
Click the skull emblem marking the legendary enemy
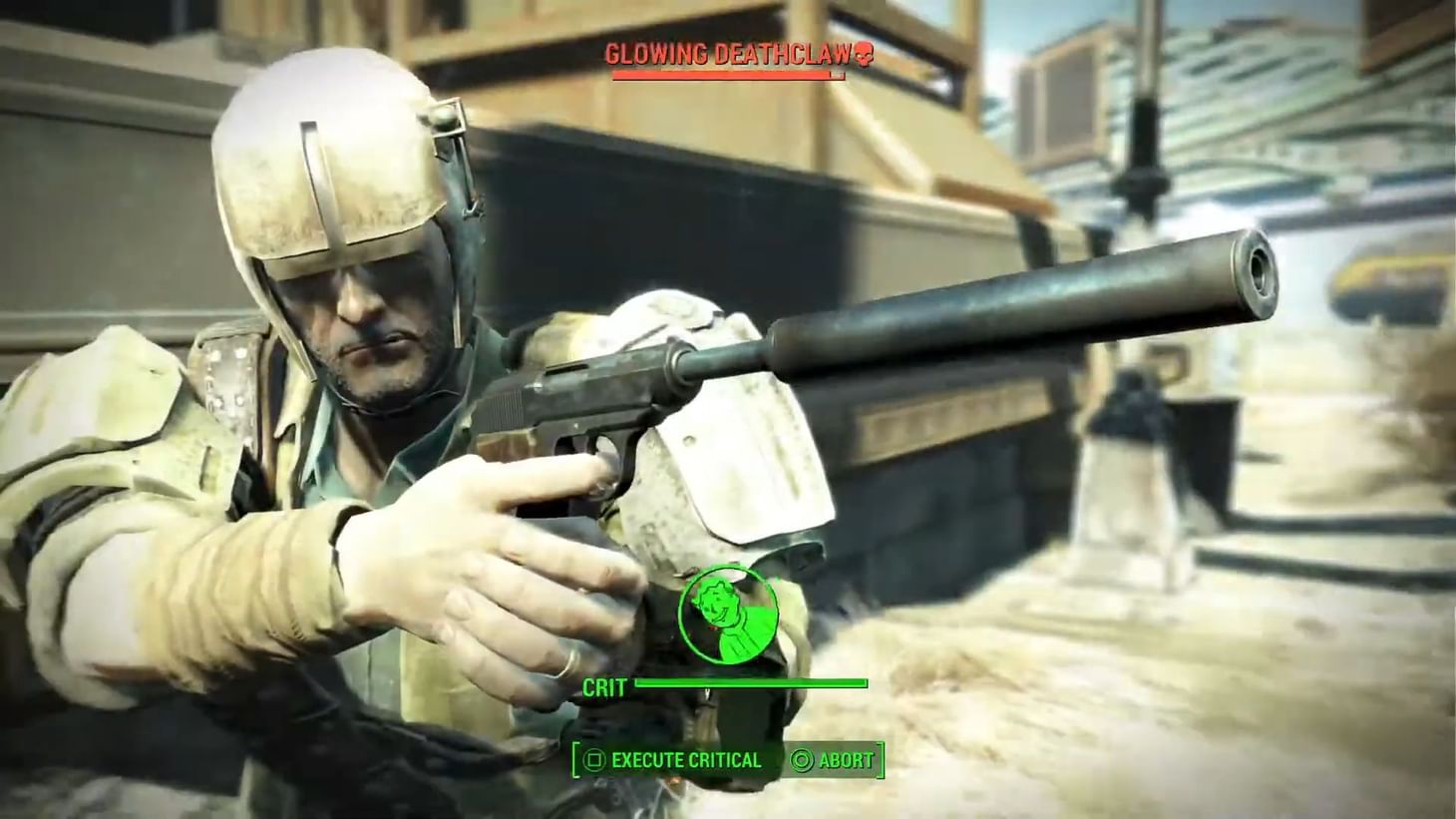[866, 56]
